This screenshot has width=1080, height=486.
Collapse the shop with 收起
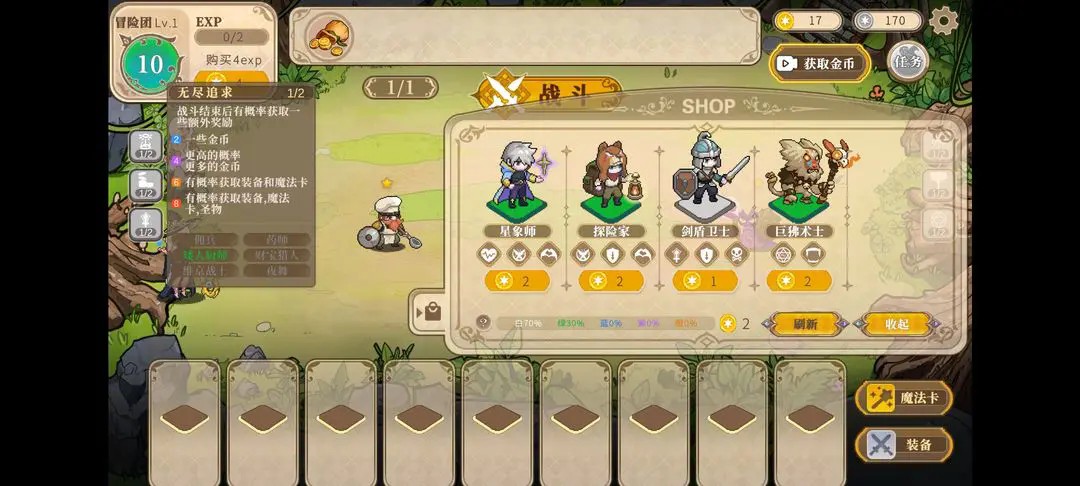(897, 324)
